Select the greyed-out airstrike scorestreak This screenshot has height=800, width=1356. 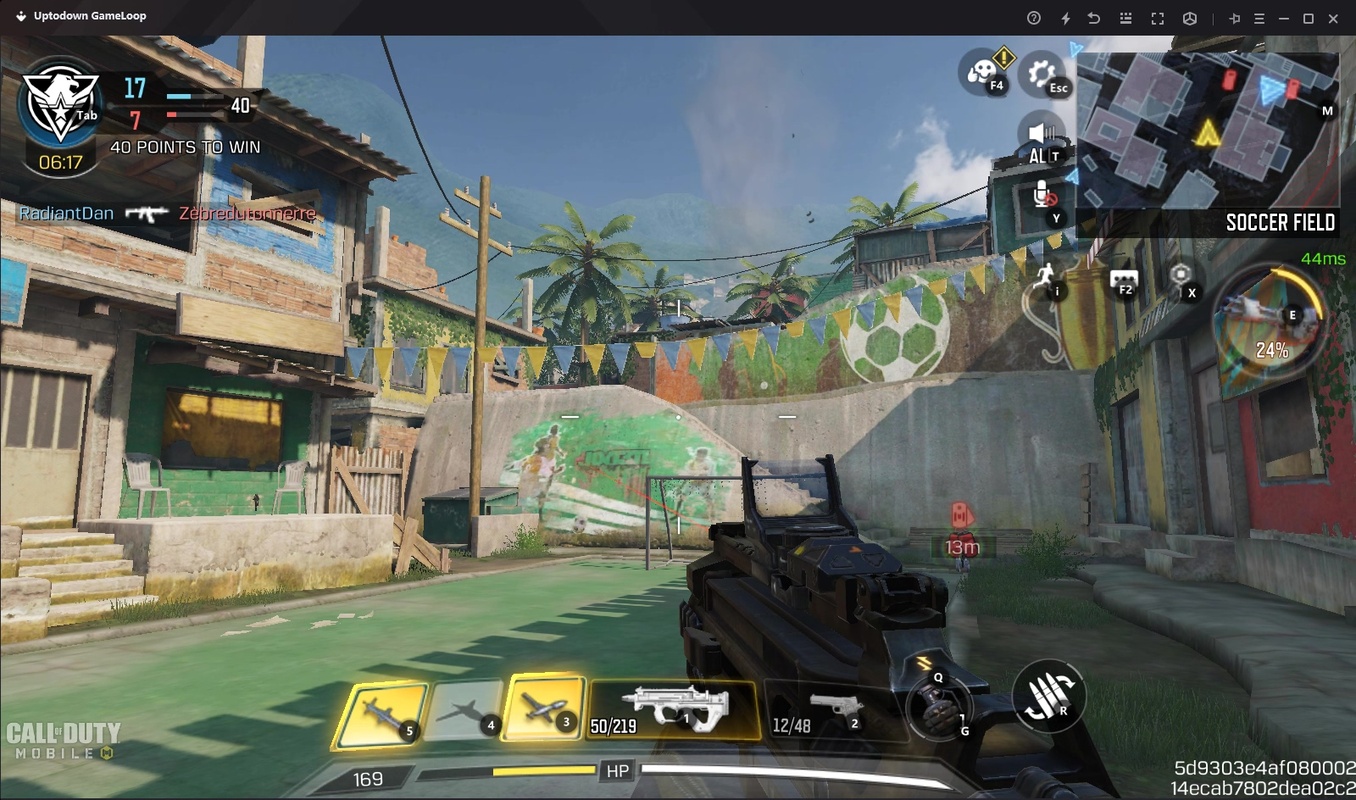click(x=463, y=712)
